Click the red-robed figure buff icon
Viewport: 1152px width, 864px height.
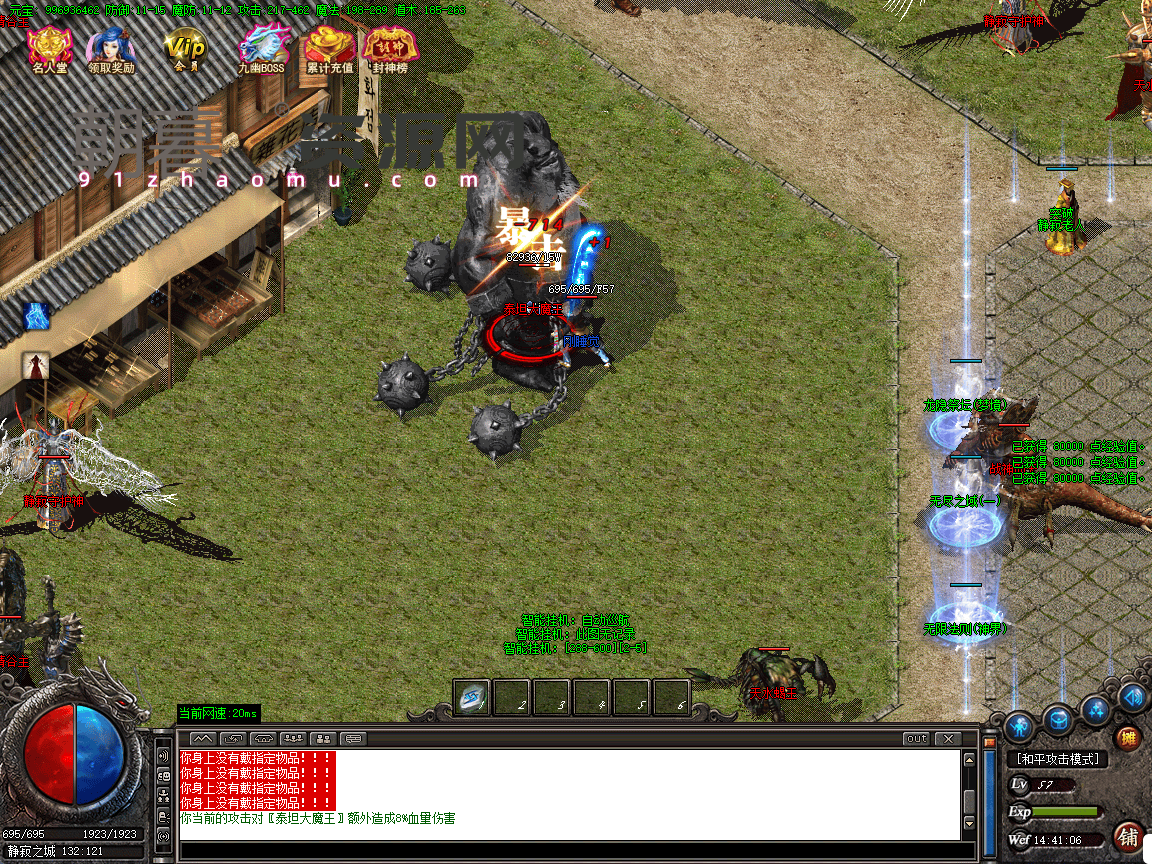tap(36, 366)
